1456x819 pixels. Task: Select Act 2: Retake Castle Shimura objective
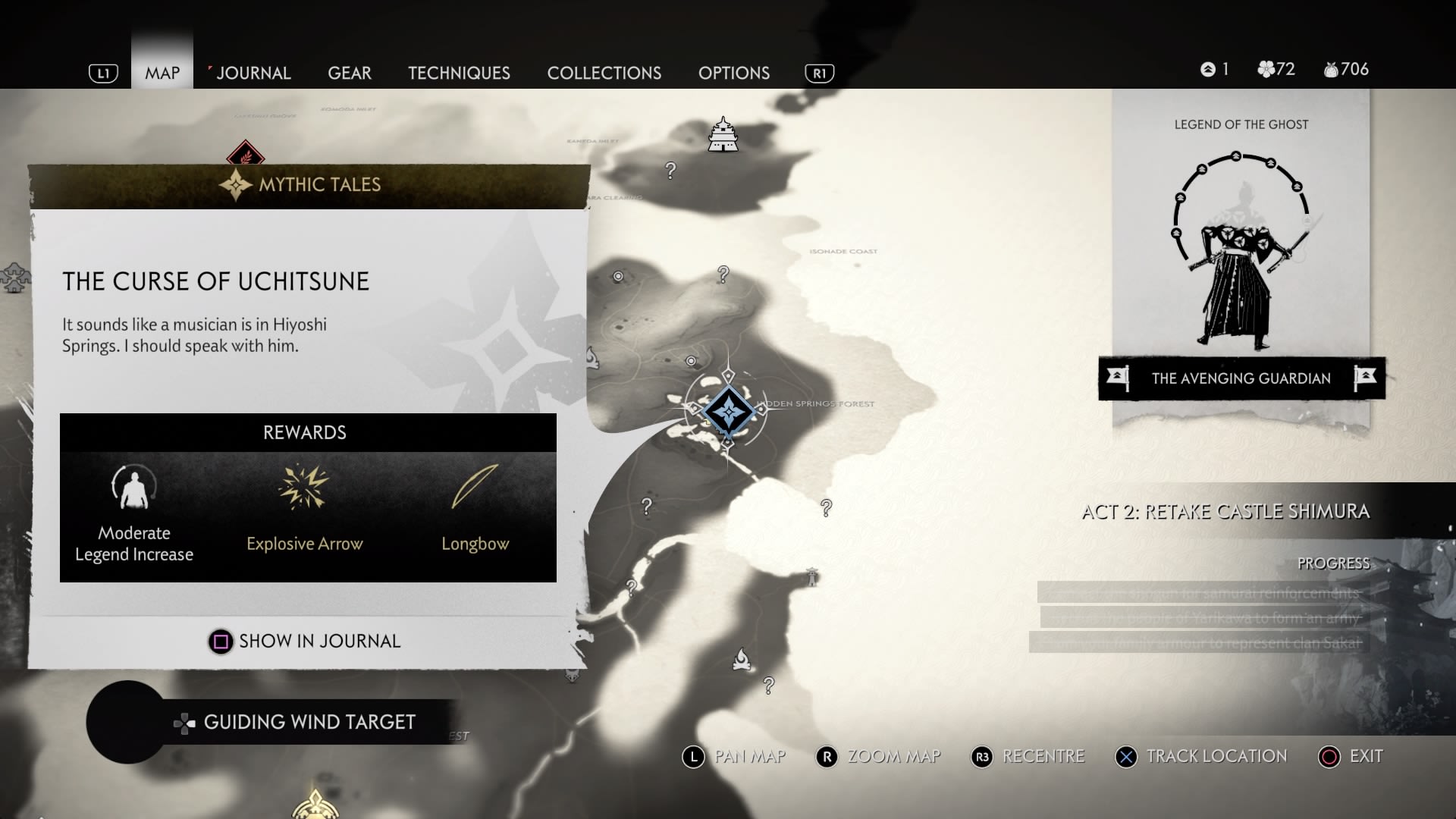(x=1225, y=512)
